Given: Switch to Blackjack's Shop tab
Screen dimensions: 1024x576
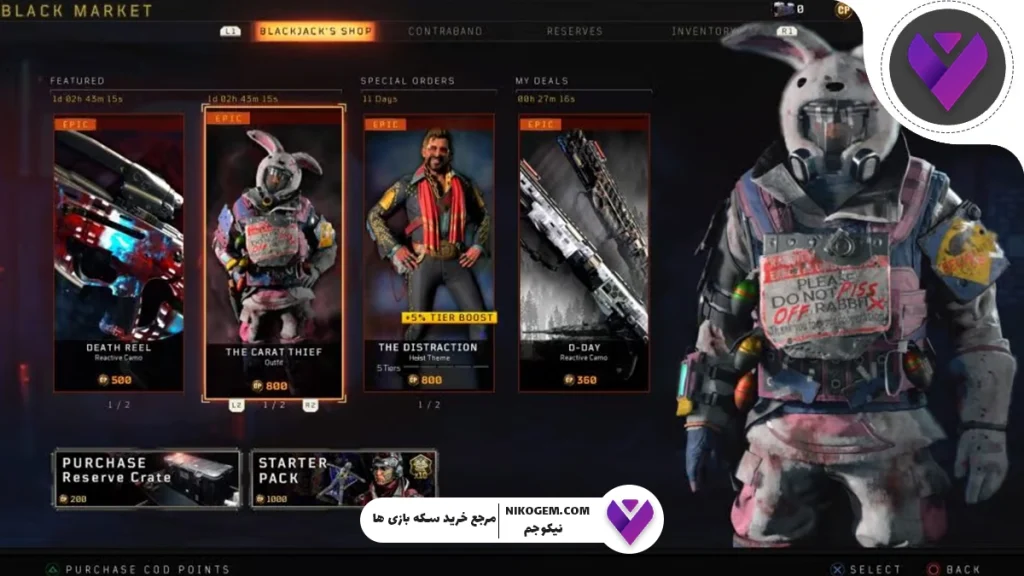Looking at the screenshot, I should click(315, 31).
